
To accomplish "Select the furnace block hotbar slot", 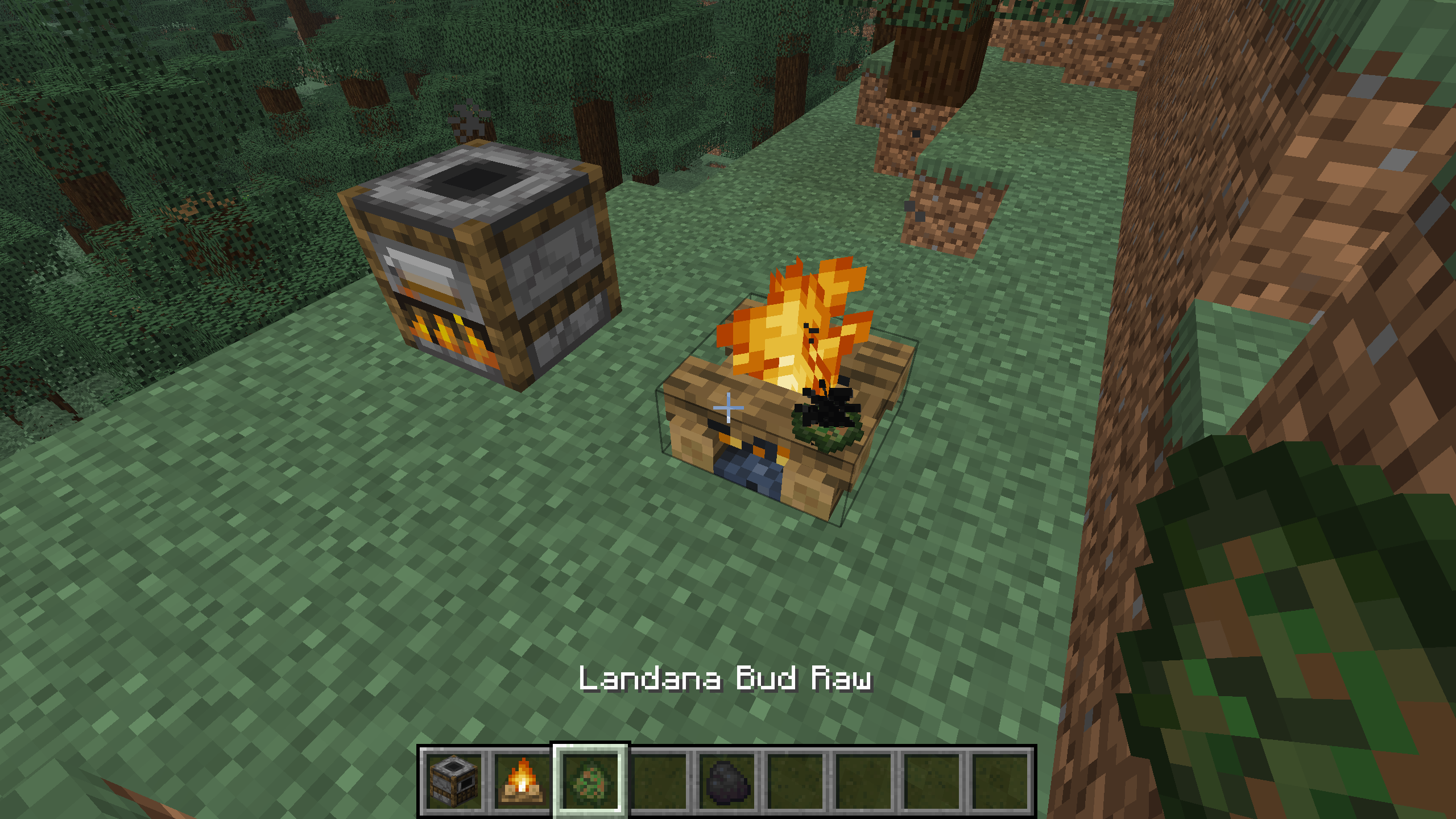I will pyautogui.click(x=453, y=780).
